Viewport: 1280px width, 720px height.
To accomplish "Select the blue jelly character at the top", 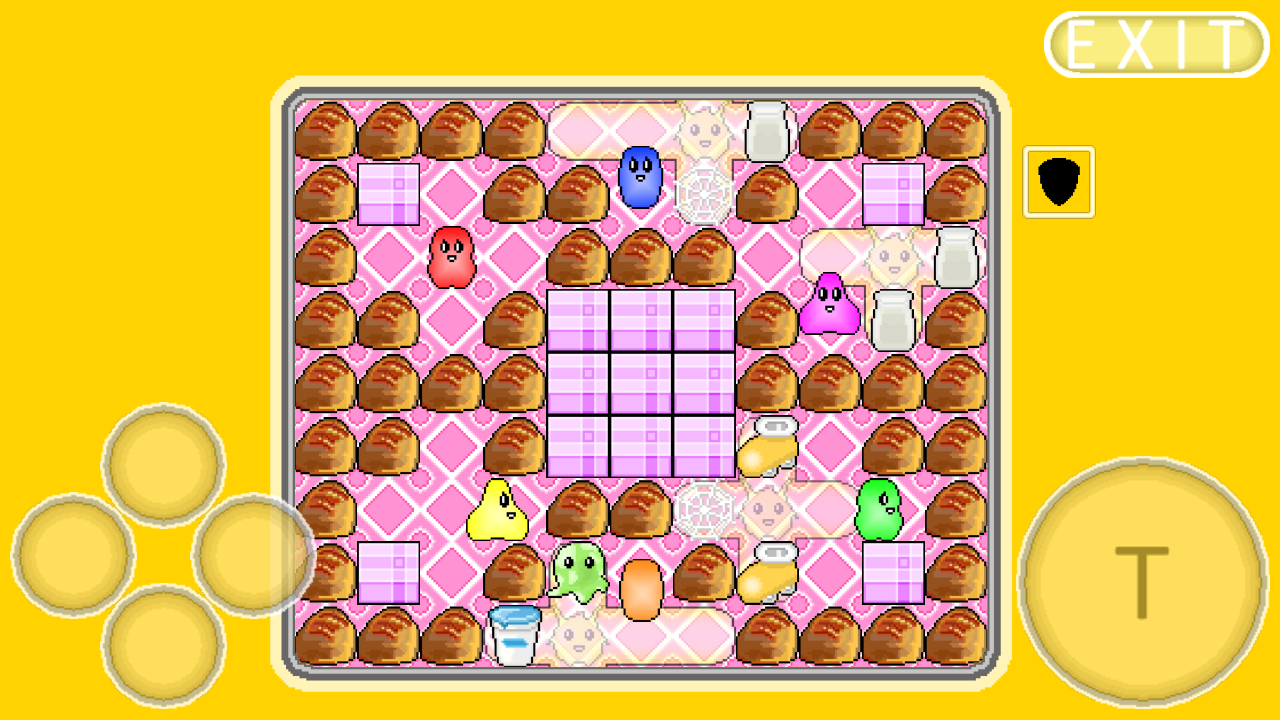I will [640, 177].
